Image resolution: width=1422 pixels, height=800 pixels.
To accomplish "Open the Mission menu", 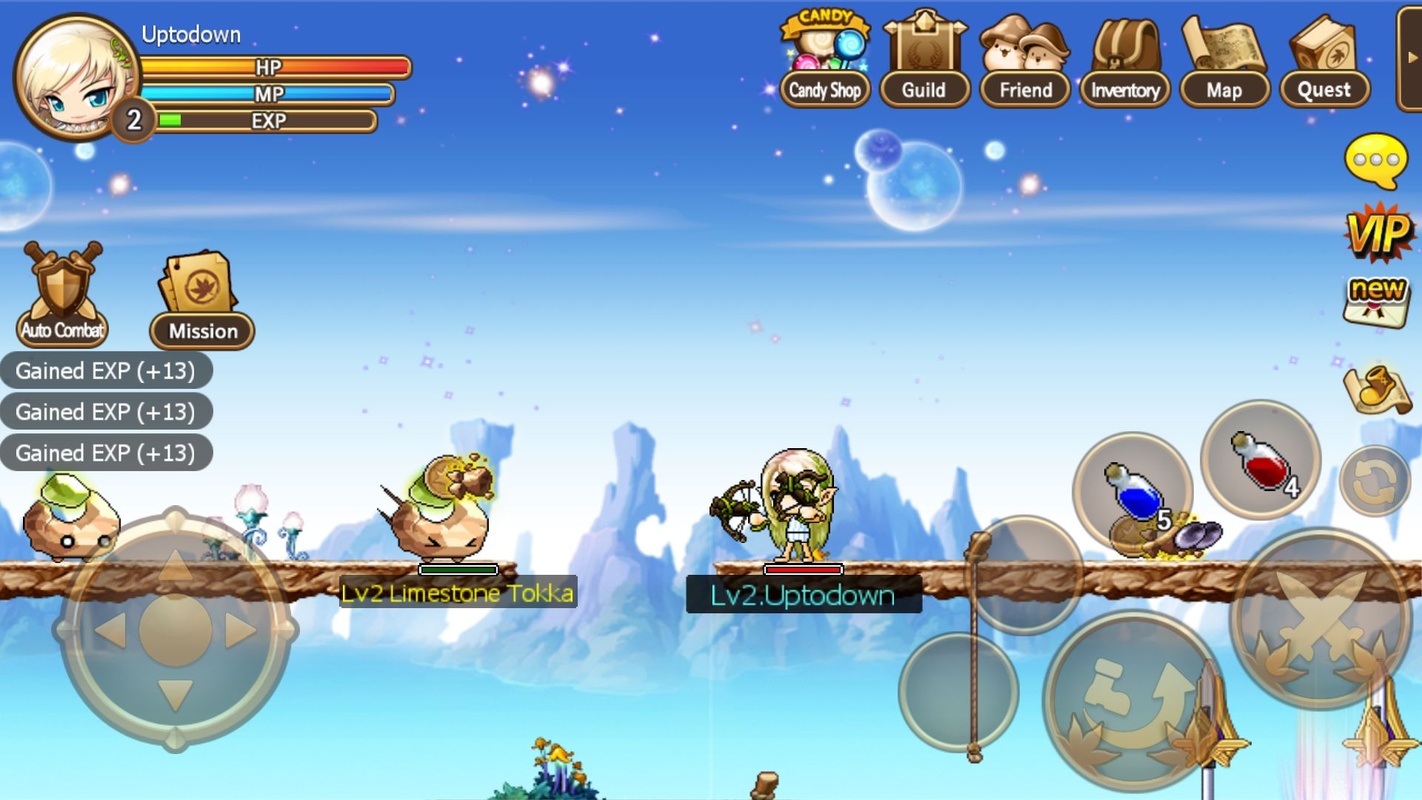I will (201, 300).
